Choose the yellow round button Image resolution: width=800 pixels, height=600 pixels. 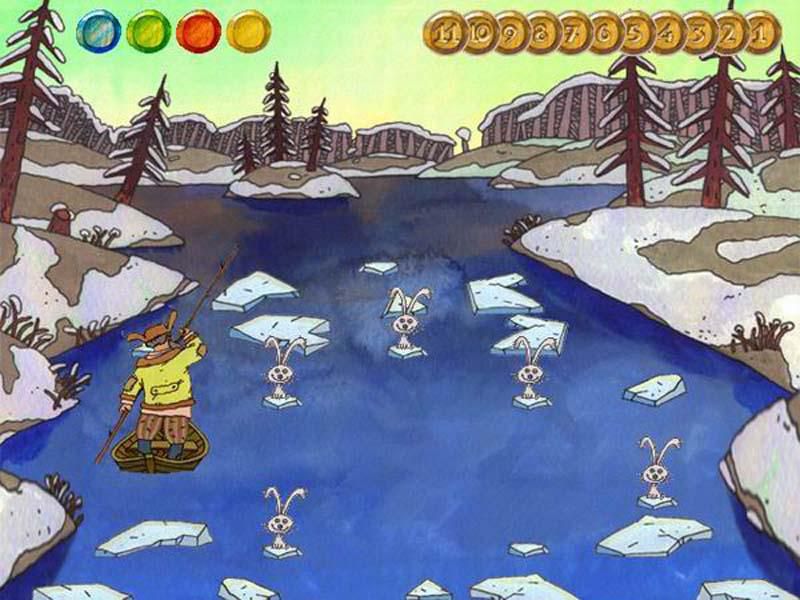point(248,31)
